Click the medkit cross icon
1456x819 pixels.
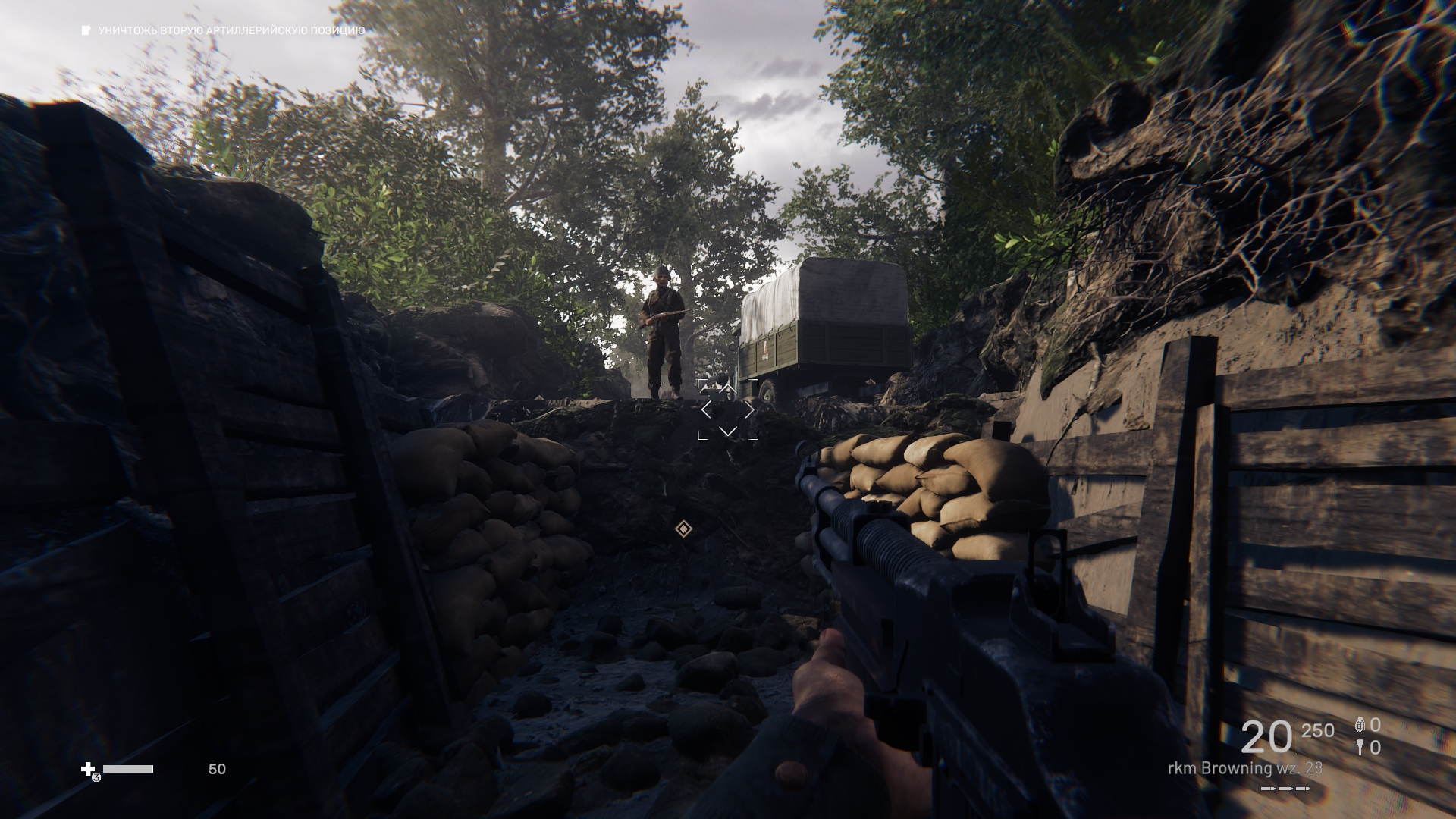pyautogui.click(x=88, y=770)
